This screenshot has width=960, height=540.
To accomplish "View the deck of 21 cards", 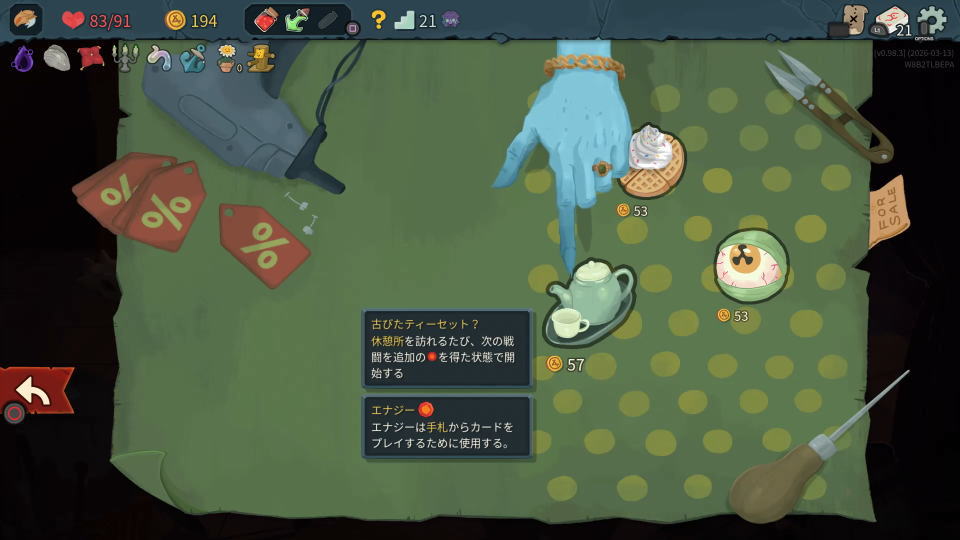I will point(892,21).
